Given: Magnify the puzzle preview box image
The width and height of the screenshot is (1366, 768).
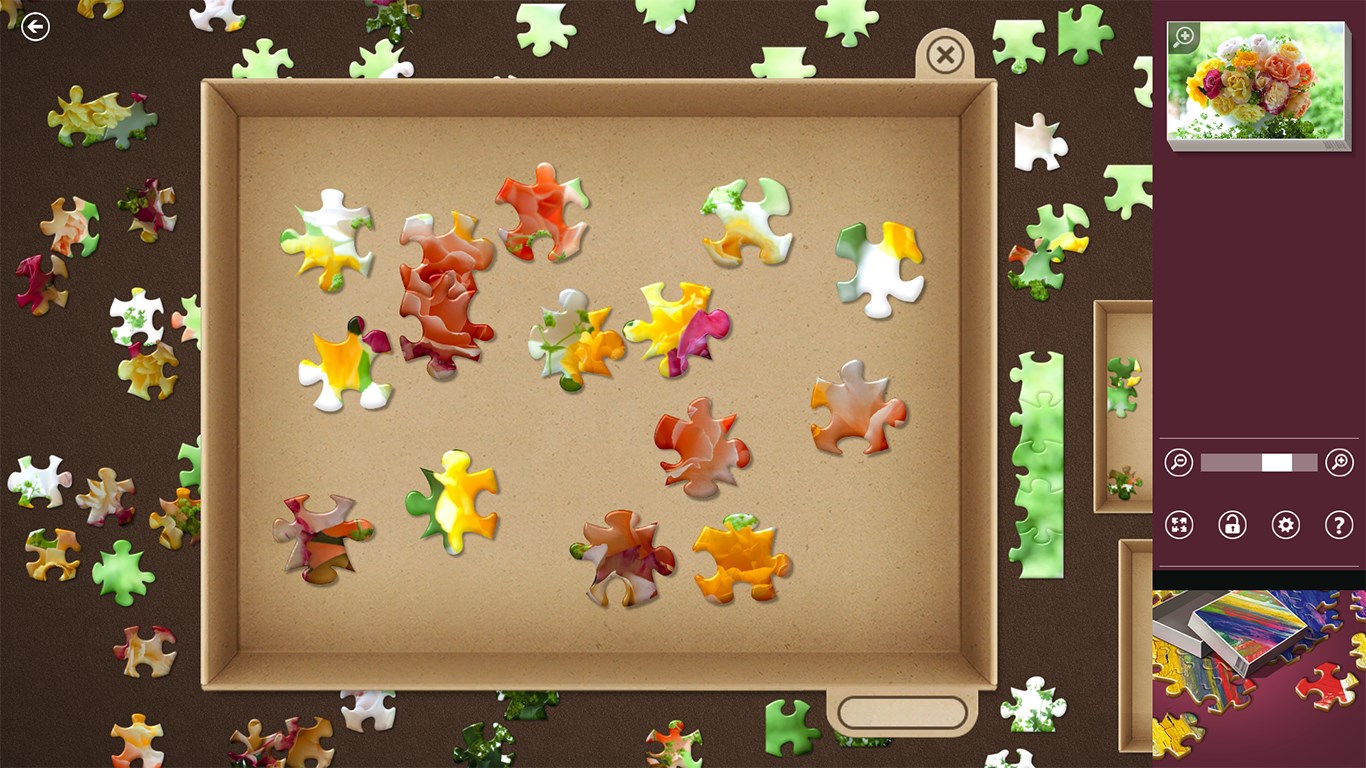Looking at the screenshot, I should 1183,36.
